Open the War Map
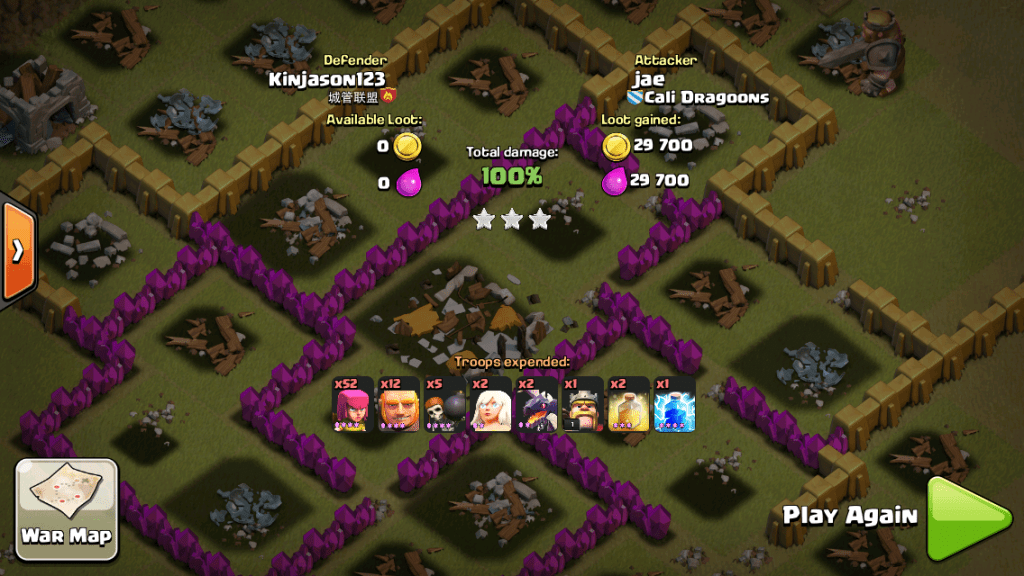The width and height of the screenshot is (1024, 576). pos(67,507)
